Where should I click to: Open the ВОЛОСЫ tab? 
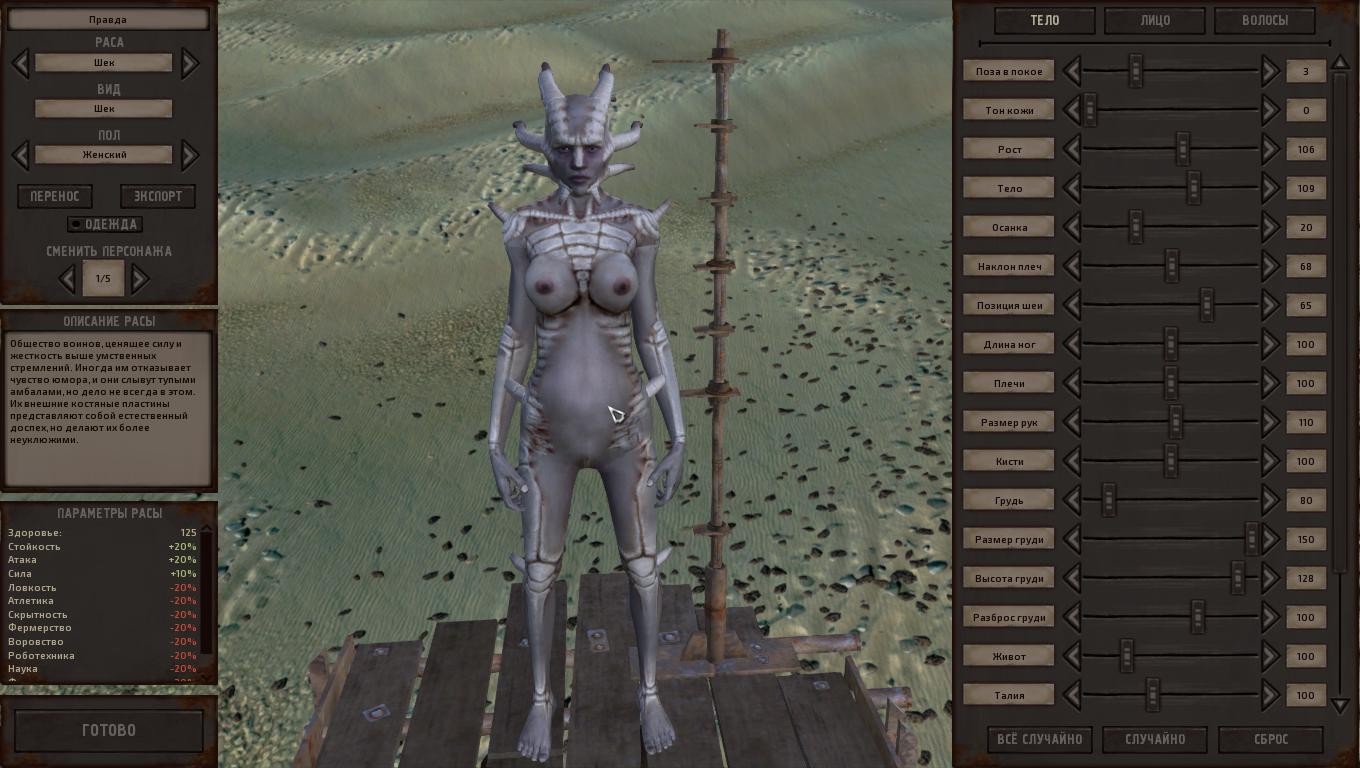point(1264,20)
